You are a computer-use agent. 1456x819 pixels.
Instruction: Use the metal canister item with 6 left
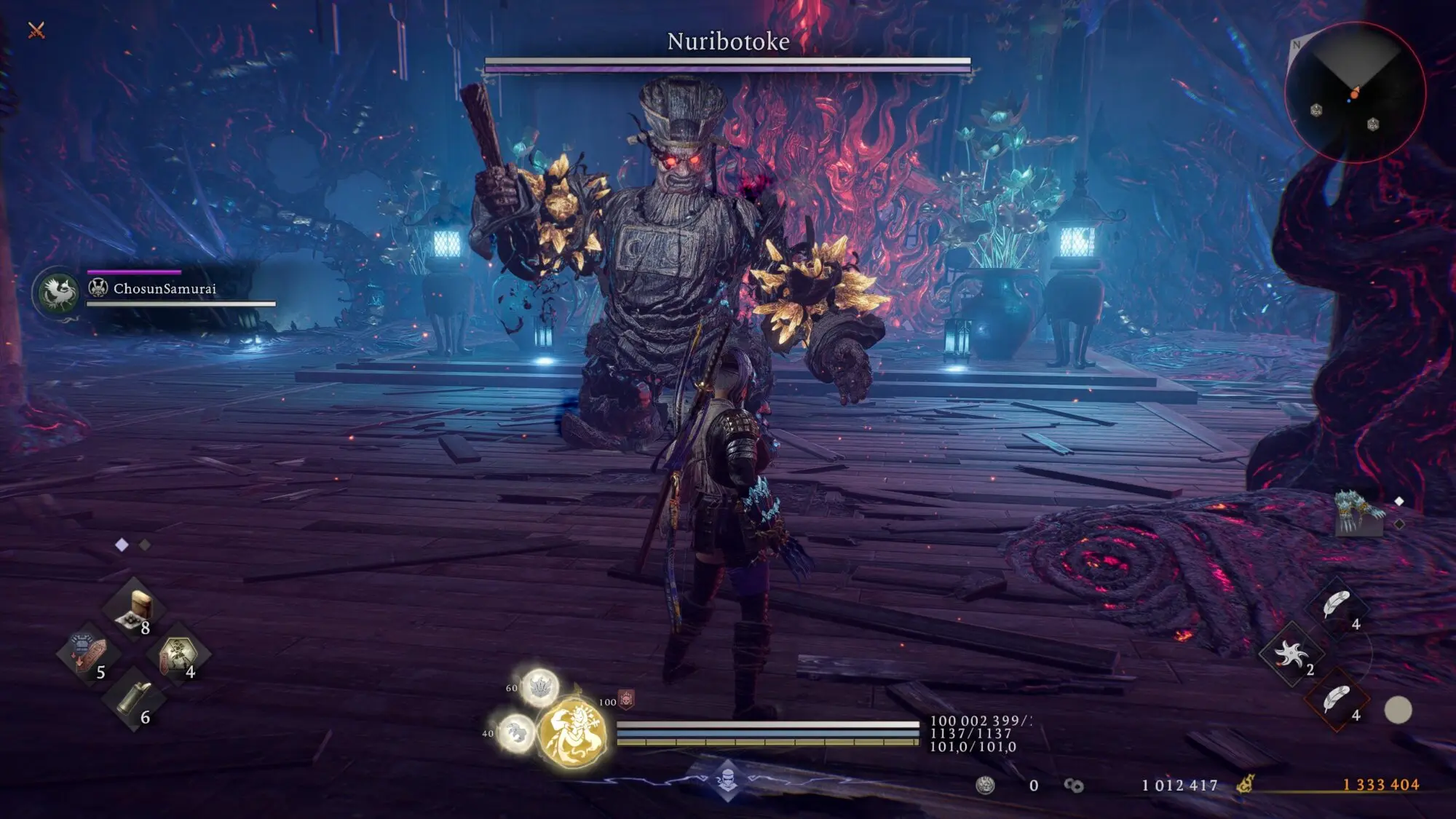134,699
